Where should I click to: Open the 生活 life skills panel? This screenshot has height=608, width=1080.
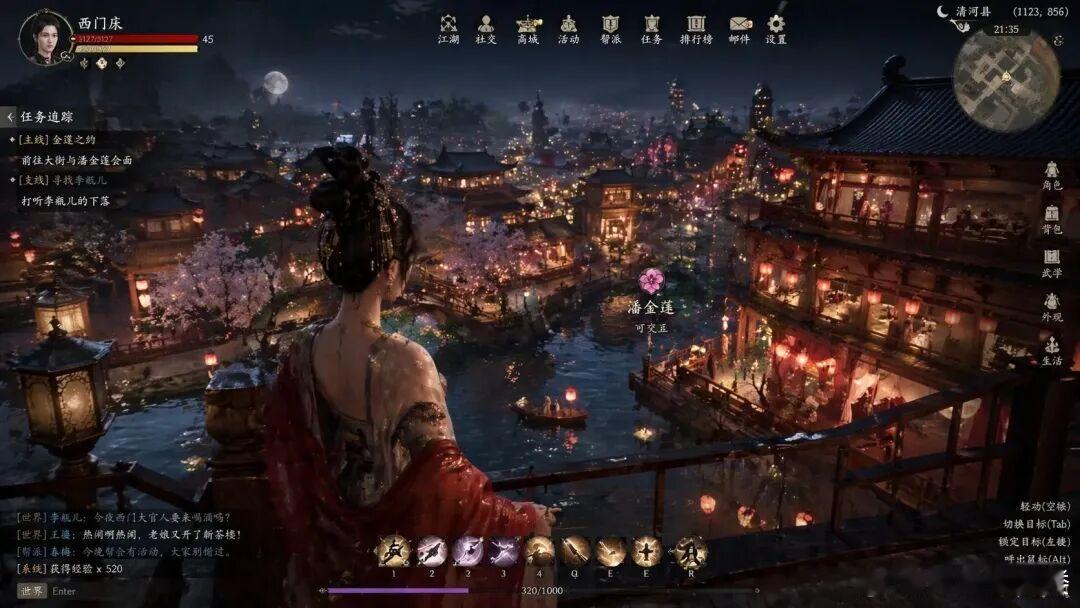[1052, 351]
